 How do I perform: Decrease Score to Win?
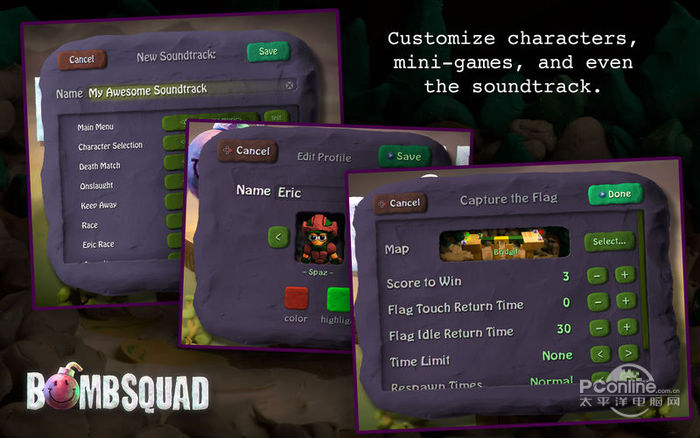[596, 275]
